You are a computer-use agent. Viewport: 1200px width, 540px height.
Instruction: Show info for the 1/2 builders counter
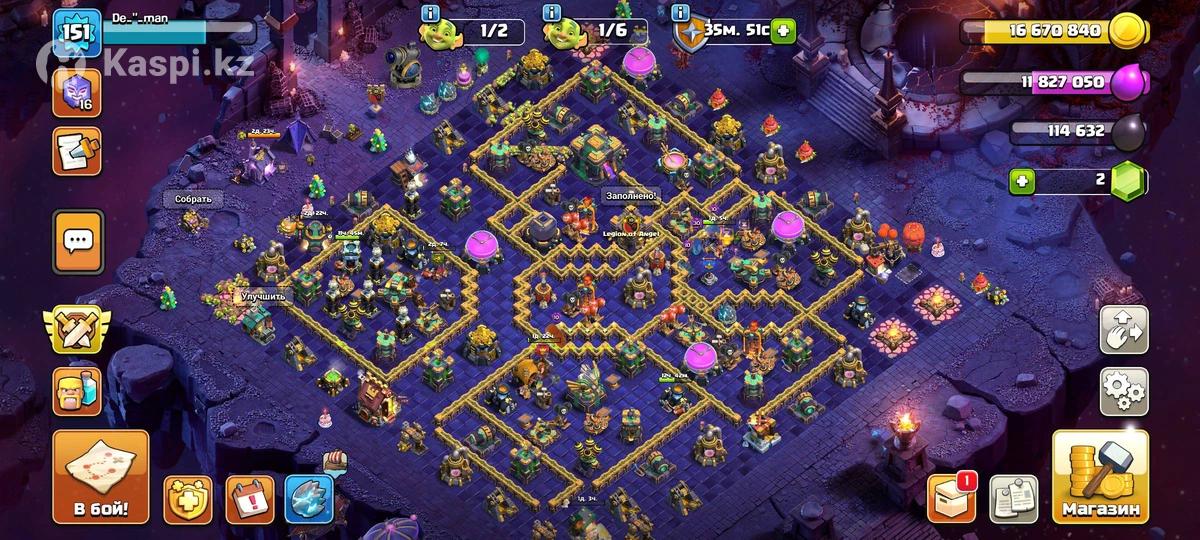click(431, 13)
